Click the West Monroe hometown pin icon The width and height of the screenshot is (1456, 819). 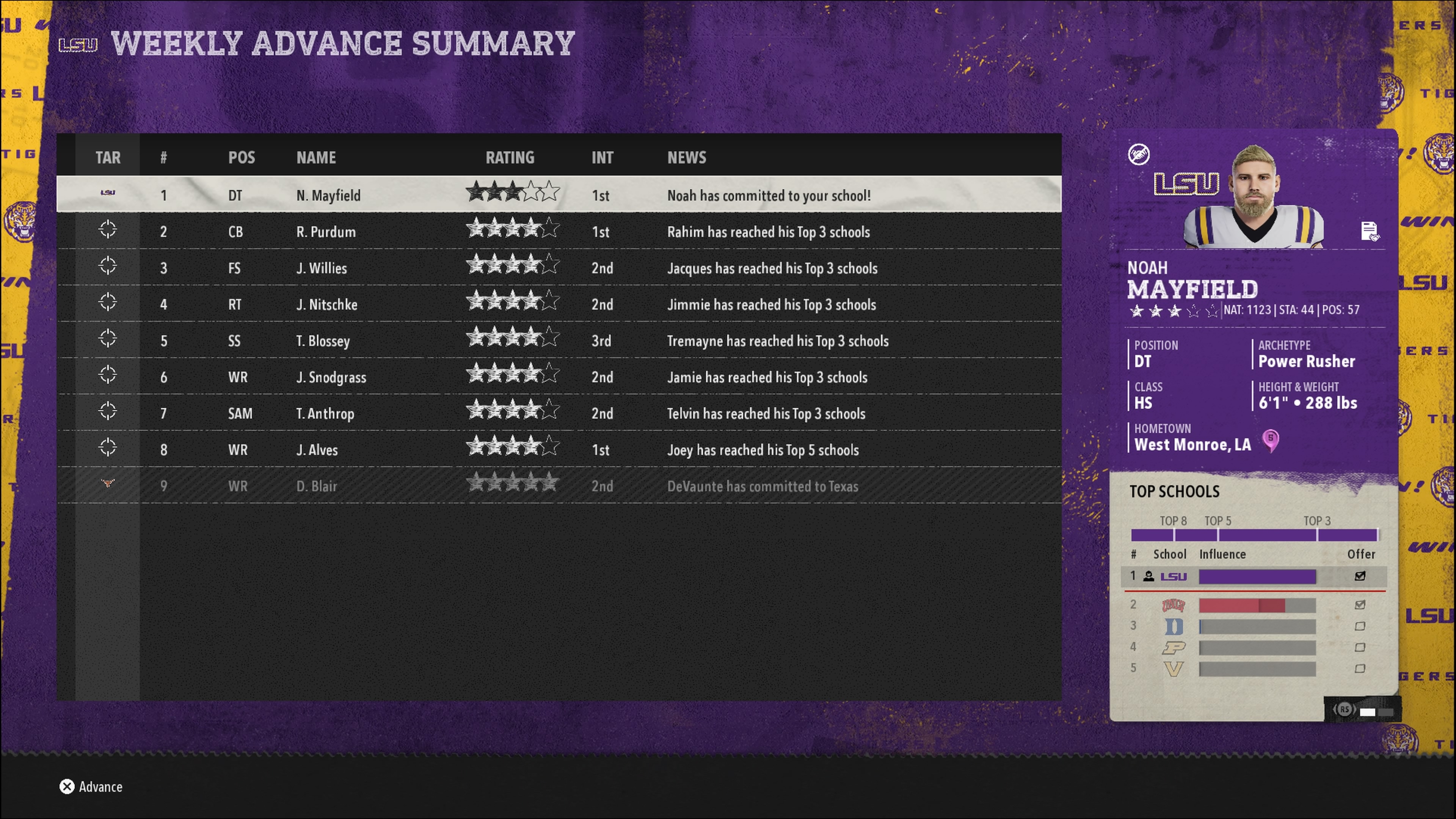point(1271,440)
